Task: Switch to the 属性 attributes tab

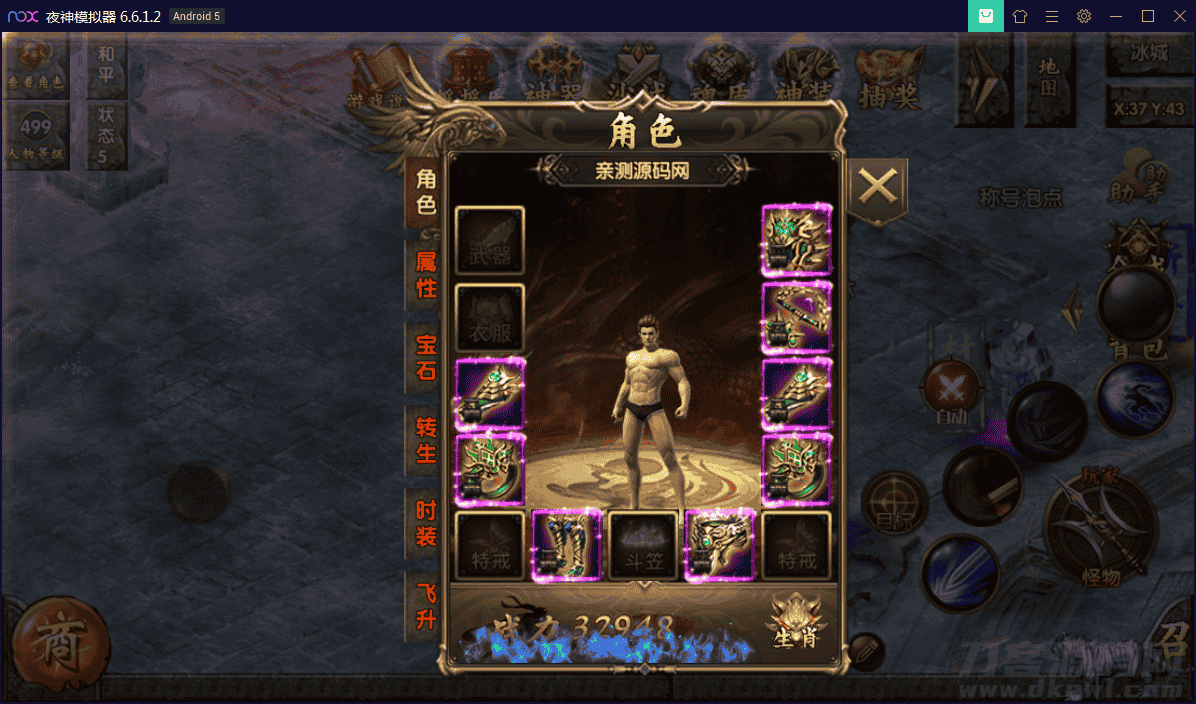Action: click(x=426, y=275)
